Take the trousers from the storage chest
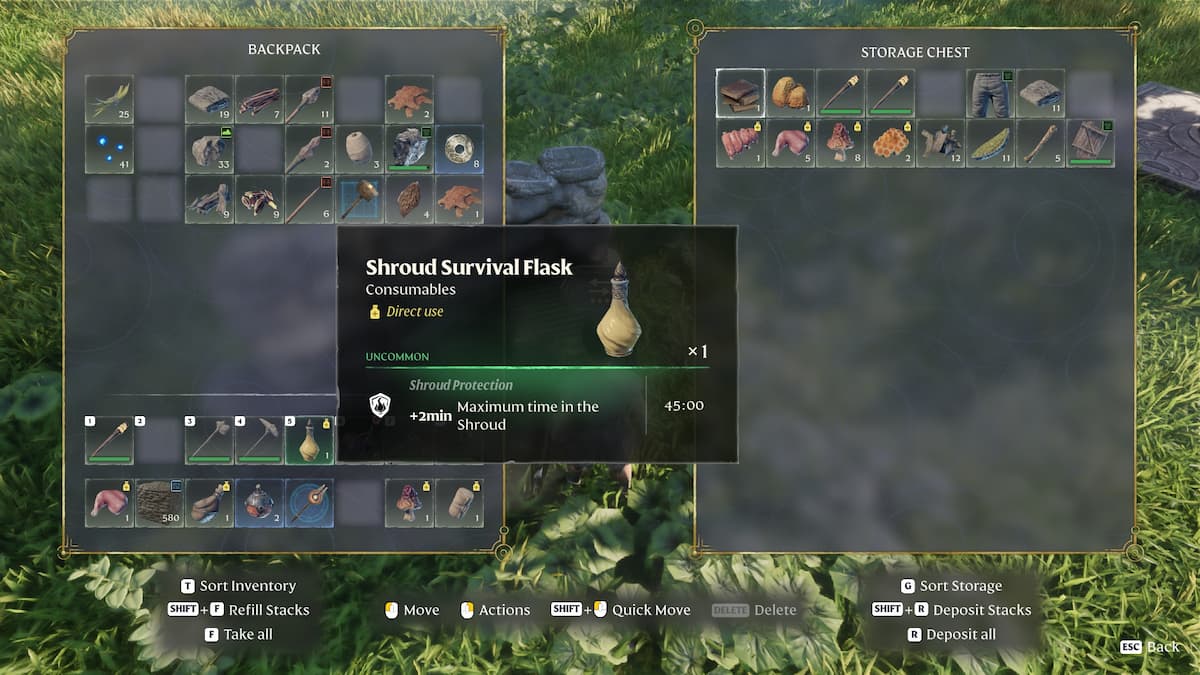This screenshot has height=675, width=1200. point(991,93)
